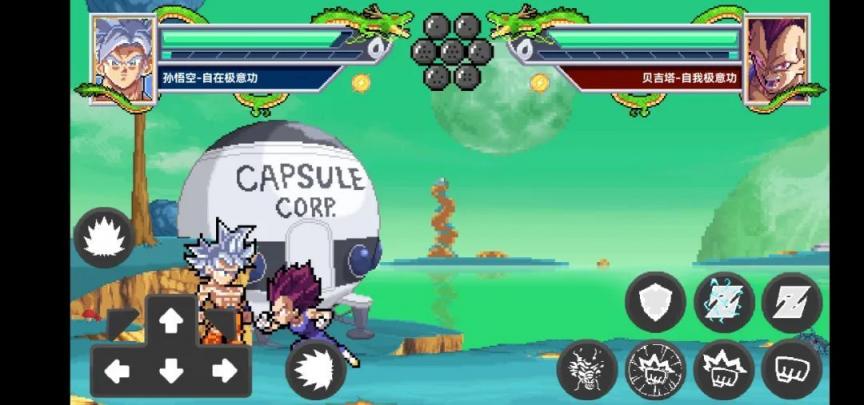
Task: Trigger the dragon head special attack
Action: 587,370
